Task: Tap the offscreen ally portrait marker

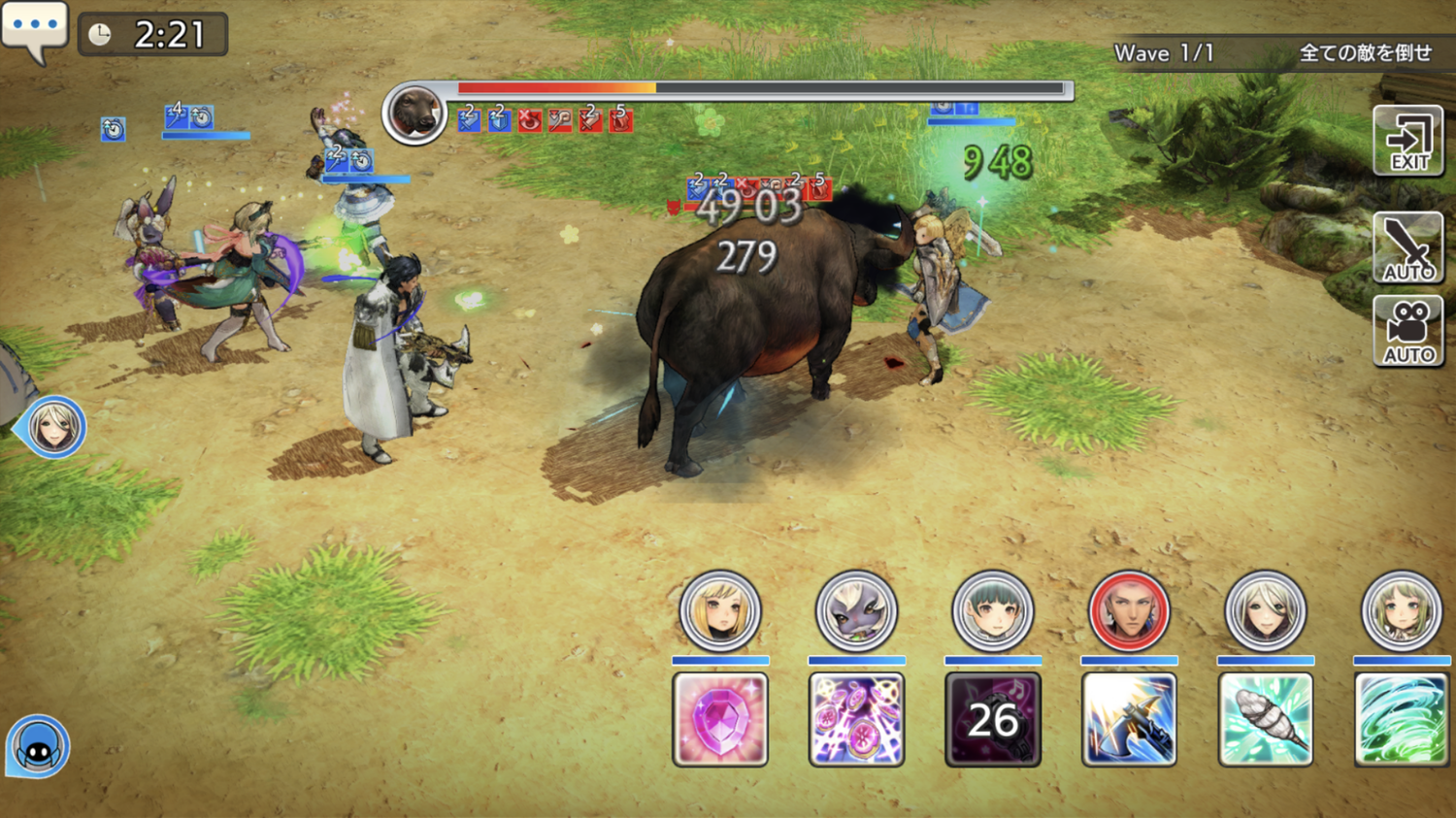Action: point(53,427)
